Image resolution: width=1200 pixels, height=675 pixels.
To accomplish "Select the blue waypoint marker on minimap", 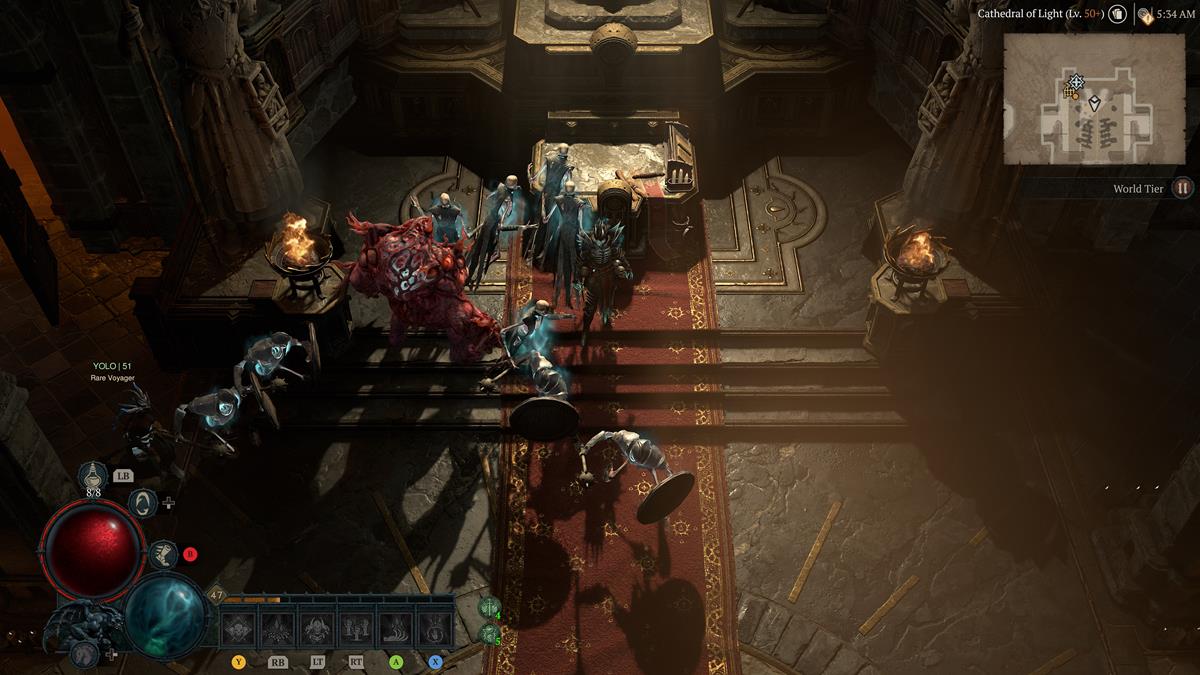I will (x=1076, y=81).
